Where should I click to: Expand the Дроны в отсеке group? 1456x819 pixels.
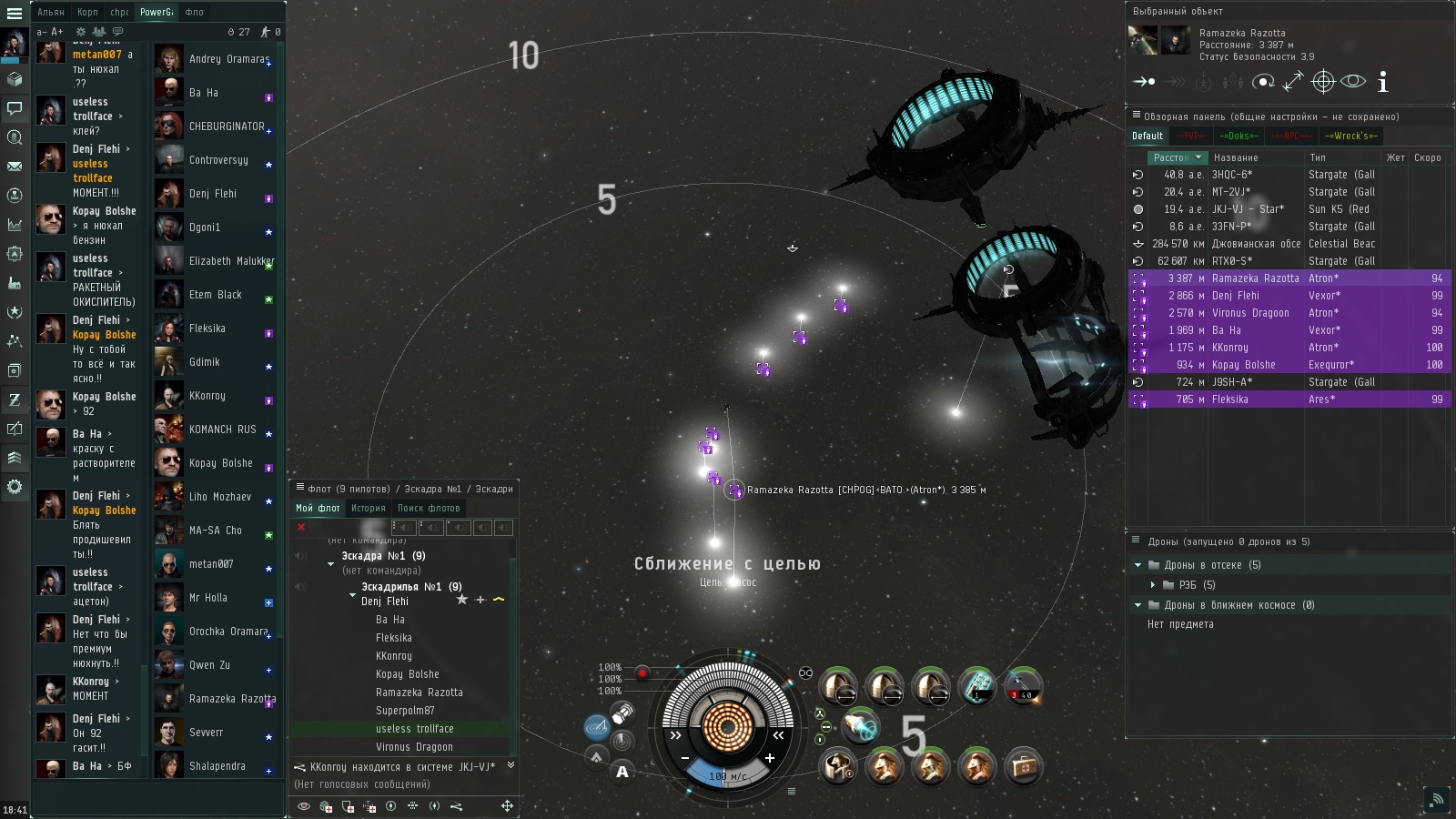[1137, 565]
